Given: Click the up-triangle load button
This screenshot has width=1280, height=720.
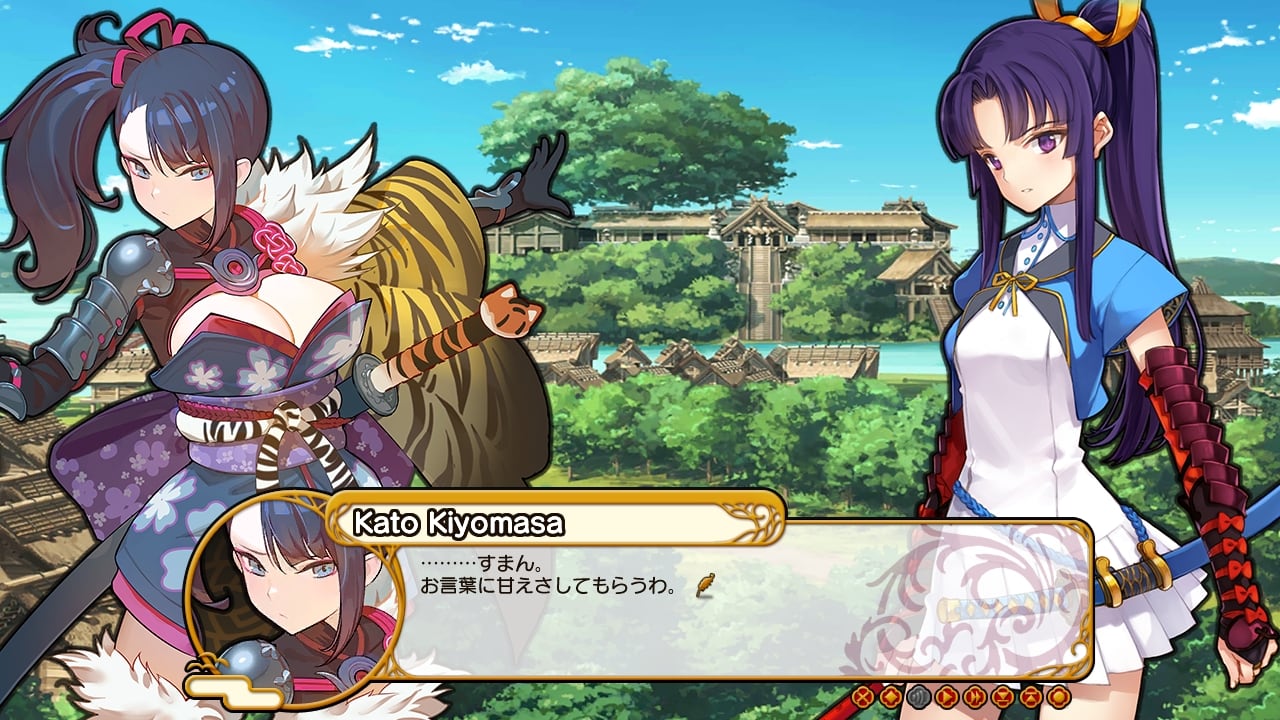Looking at the screenshot, I should 1031,696.
